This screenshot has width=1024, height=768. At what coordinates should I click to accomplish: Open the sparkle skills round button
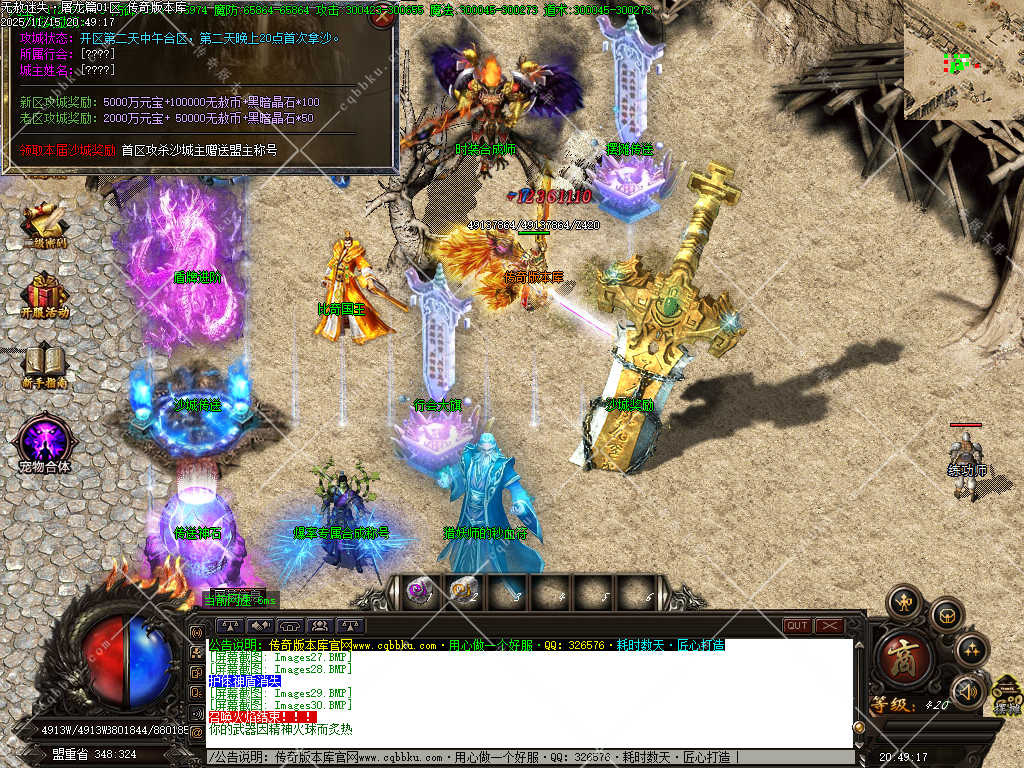coord(971,650)
